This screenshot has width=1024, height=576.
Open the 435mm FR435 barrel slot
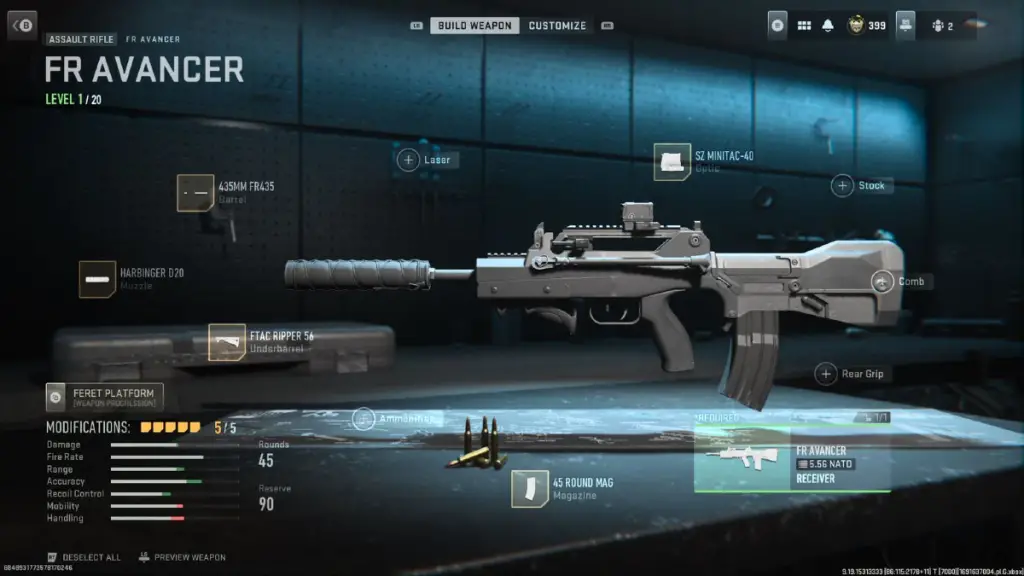click(195, 193)
